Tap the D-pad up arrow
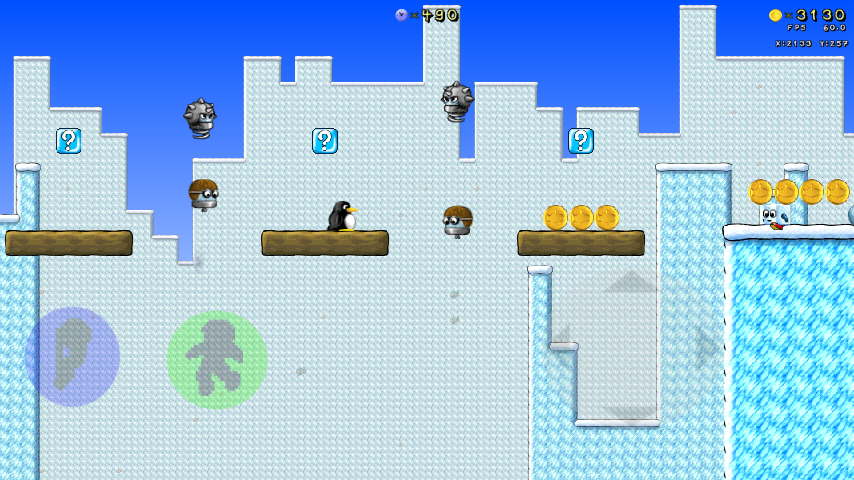The image size is (854, 480). point(630,283)
